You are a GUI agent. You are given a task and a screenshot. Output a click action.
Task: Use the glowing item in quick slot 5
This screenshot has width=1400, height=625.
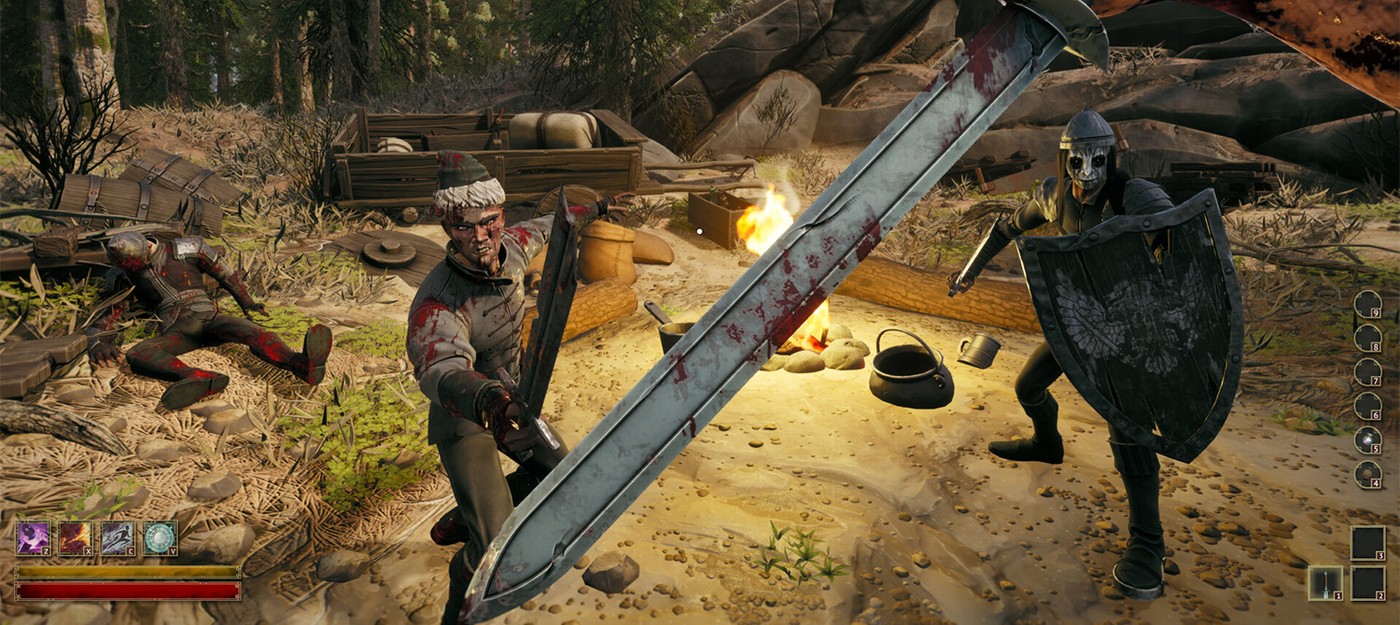(1367, 439)
